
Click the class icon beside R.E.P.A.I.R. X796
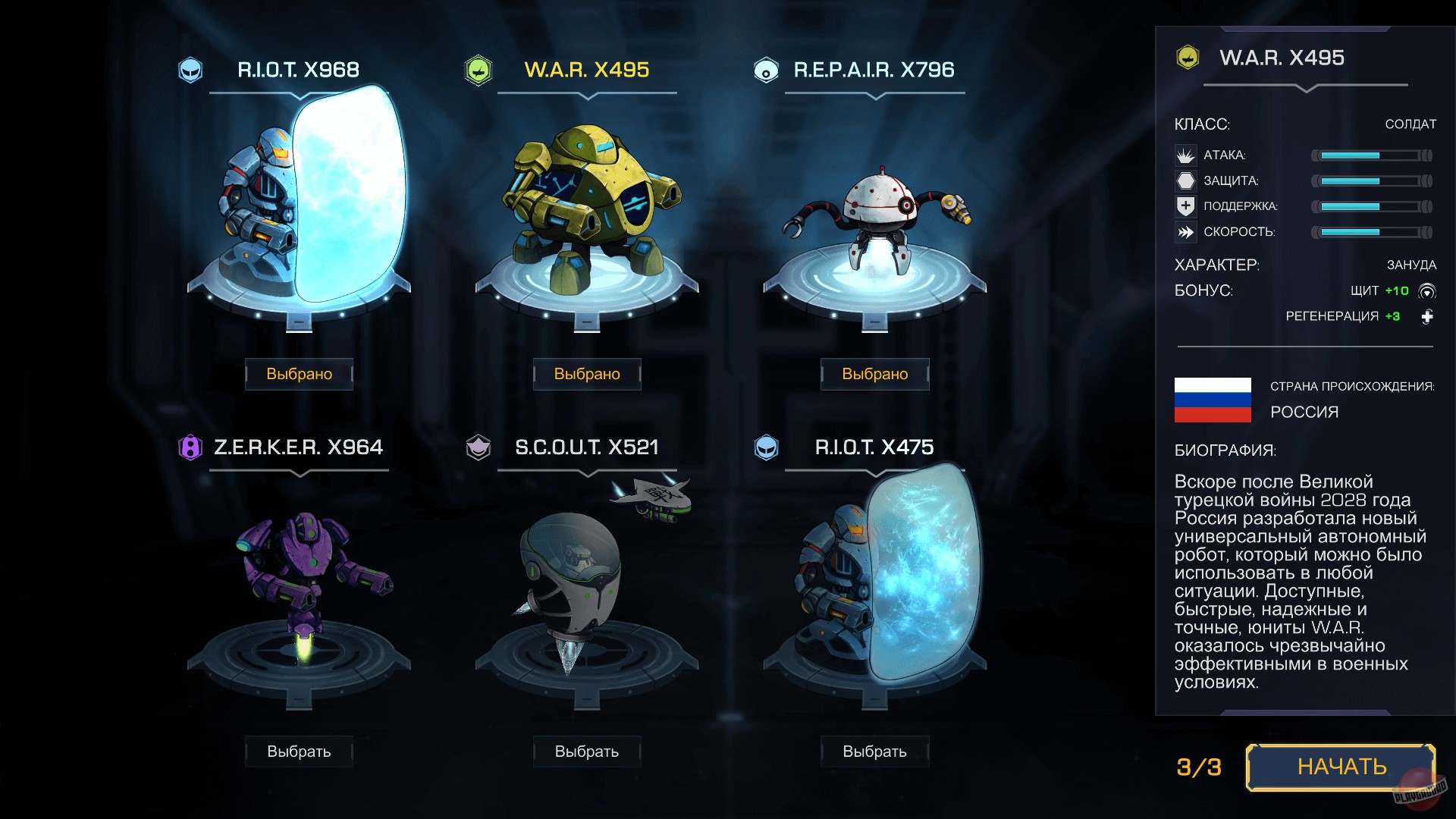768,70
